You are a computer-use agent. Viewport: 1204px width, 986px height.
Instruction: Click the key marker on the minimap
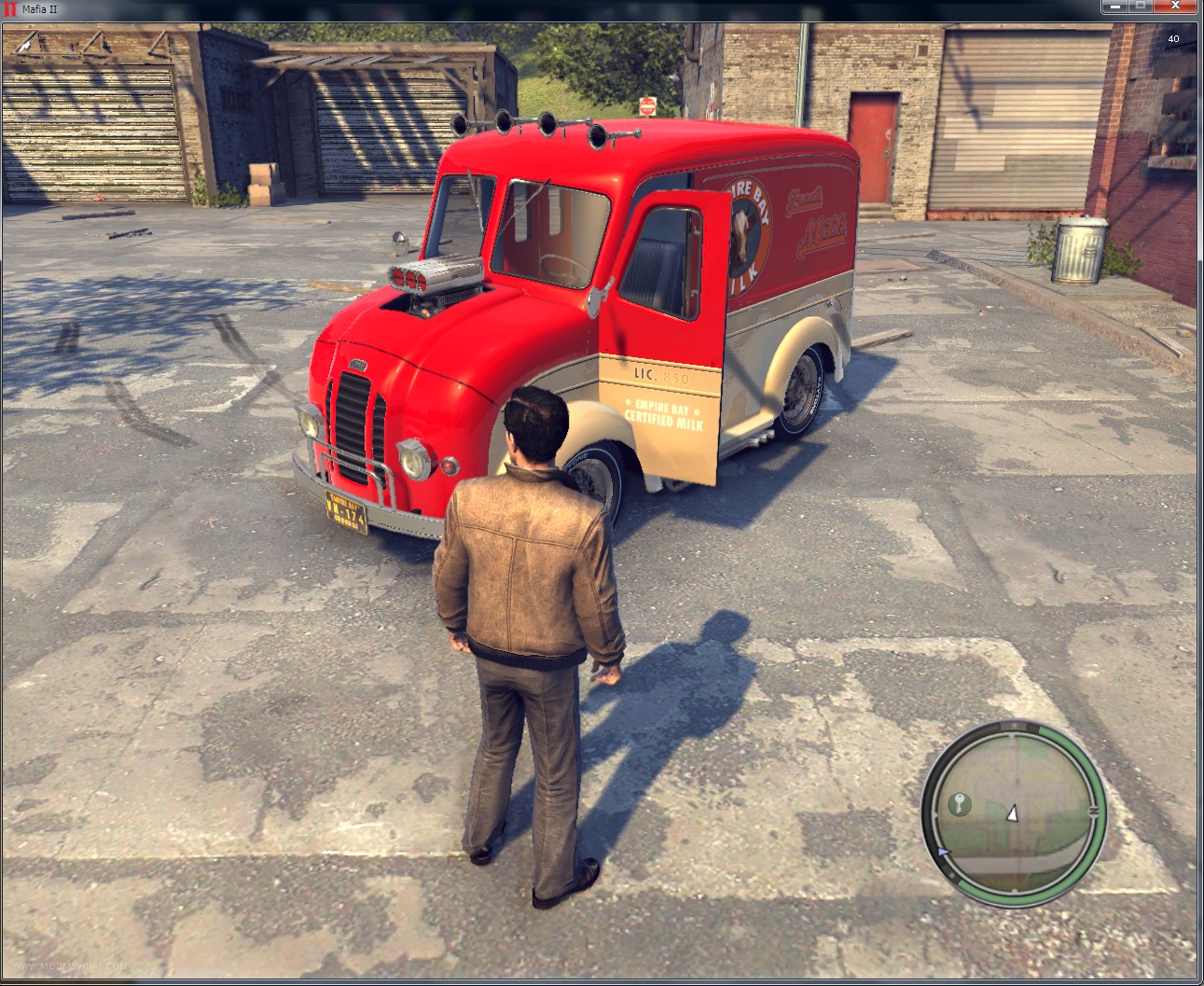pos(959,804)
